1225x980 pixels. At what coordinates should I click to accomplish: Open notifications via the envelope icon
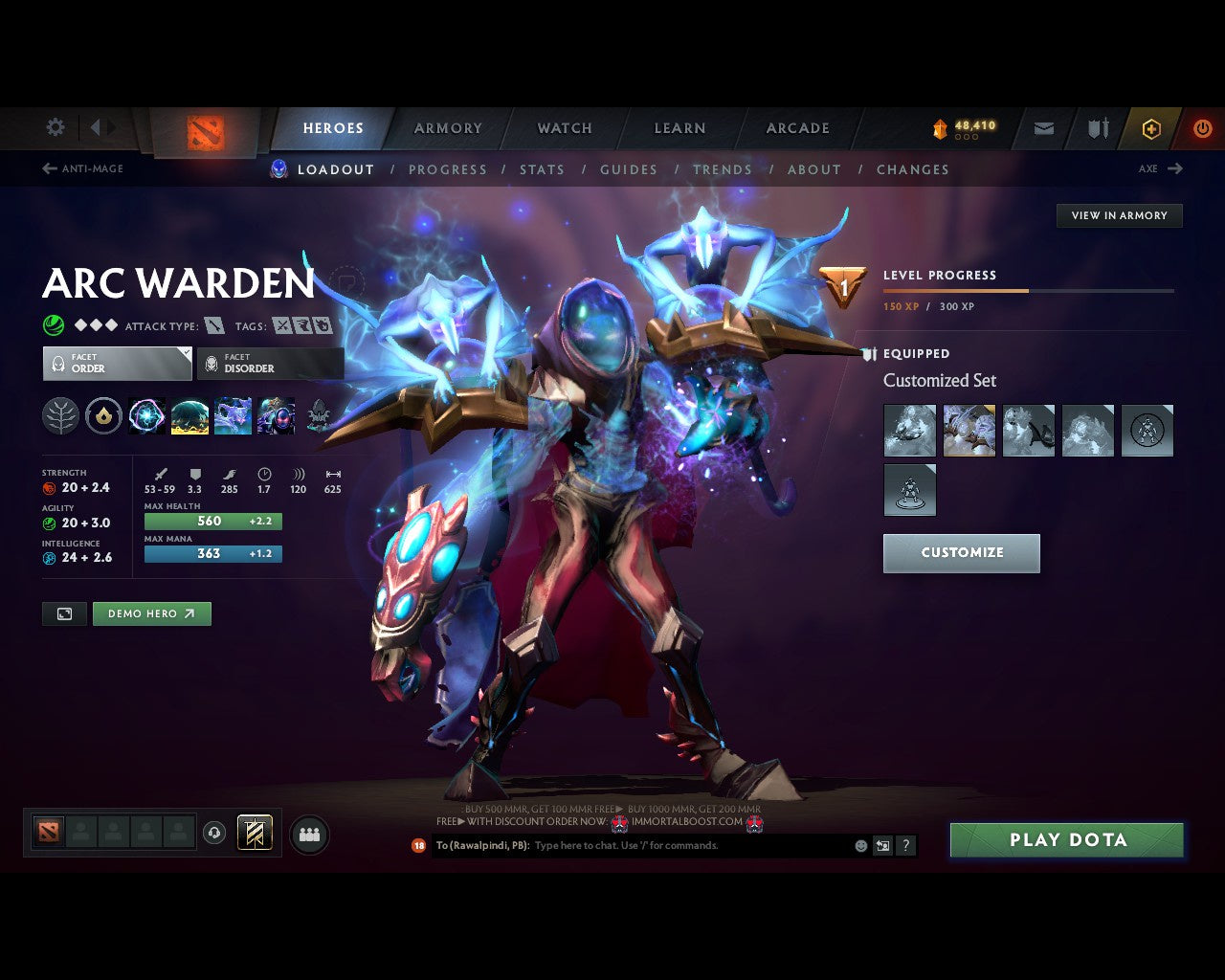tap(1042, 128)
